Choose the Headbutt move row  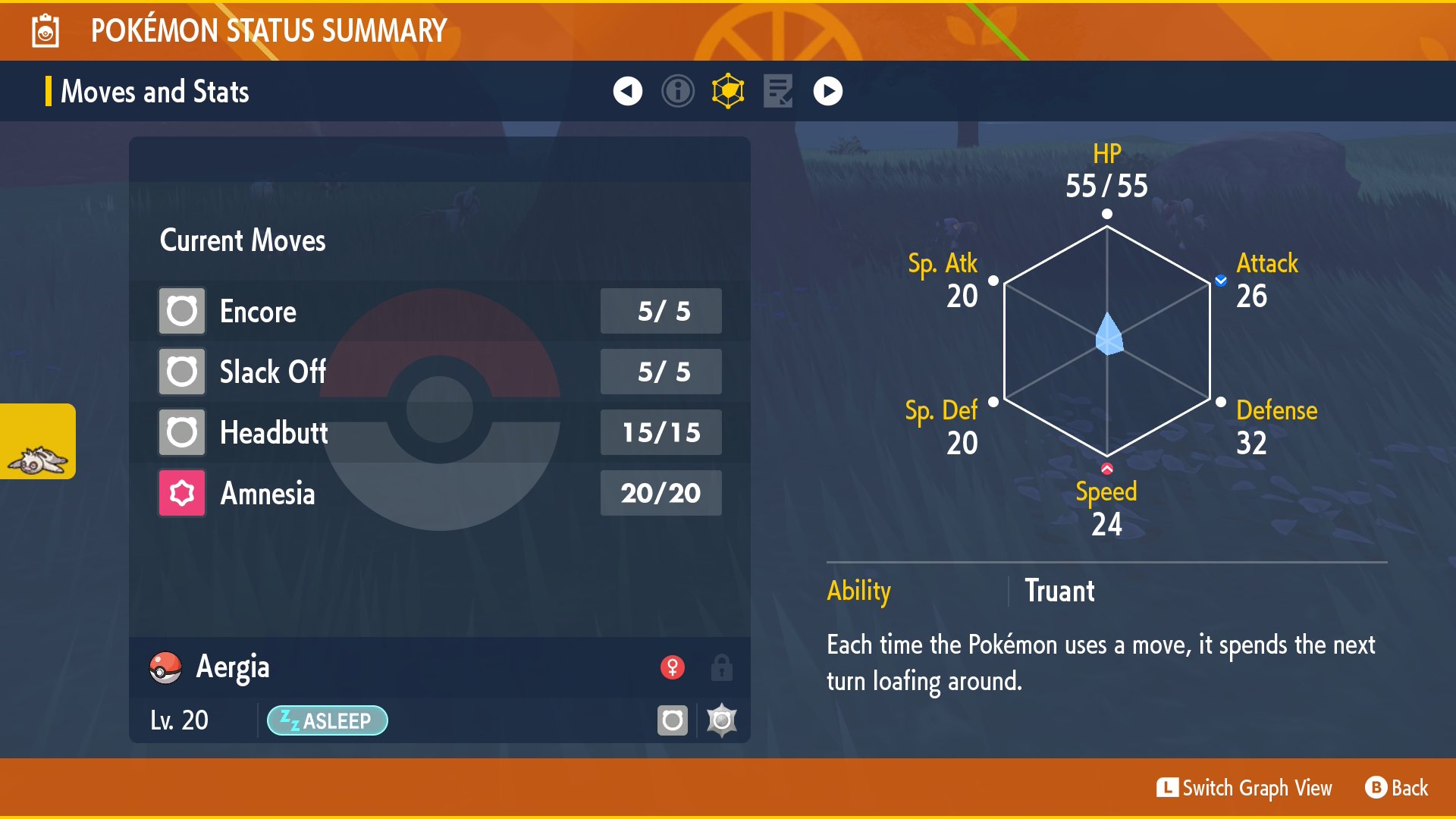pos(440,432)
